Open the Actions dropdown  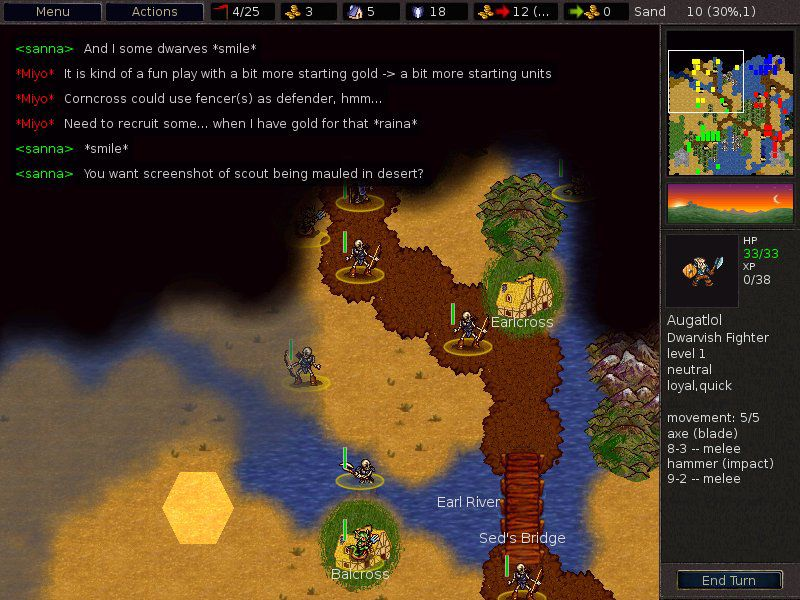tap(154, 12)
